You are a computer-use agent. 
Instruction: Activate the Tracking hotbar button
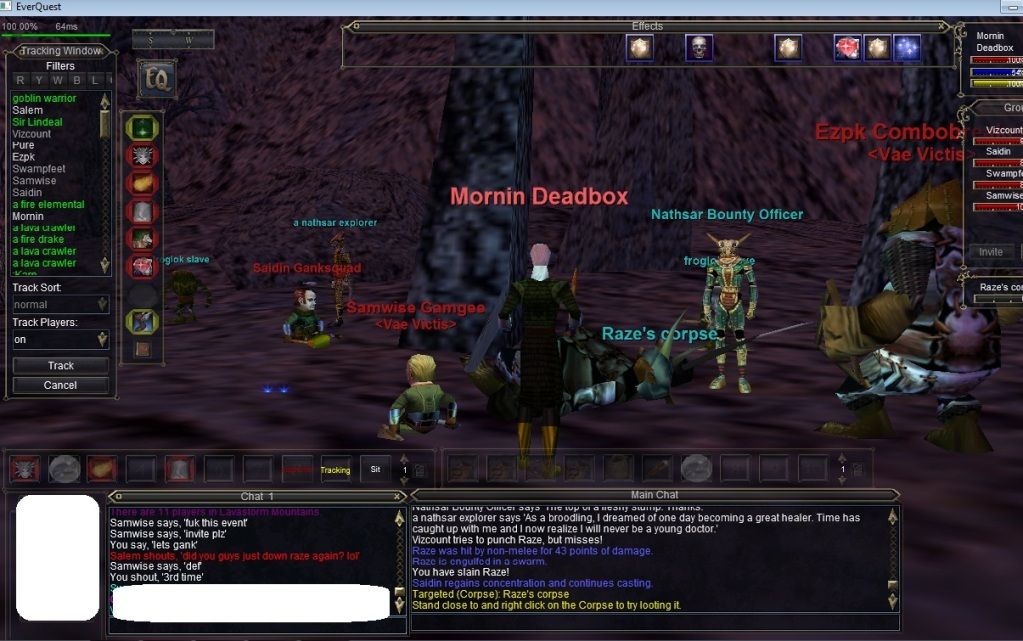click(335, 470)
